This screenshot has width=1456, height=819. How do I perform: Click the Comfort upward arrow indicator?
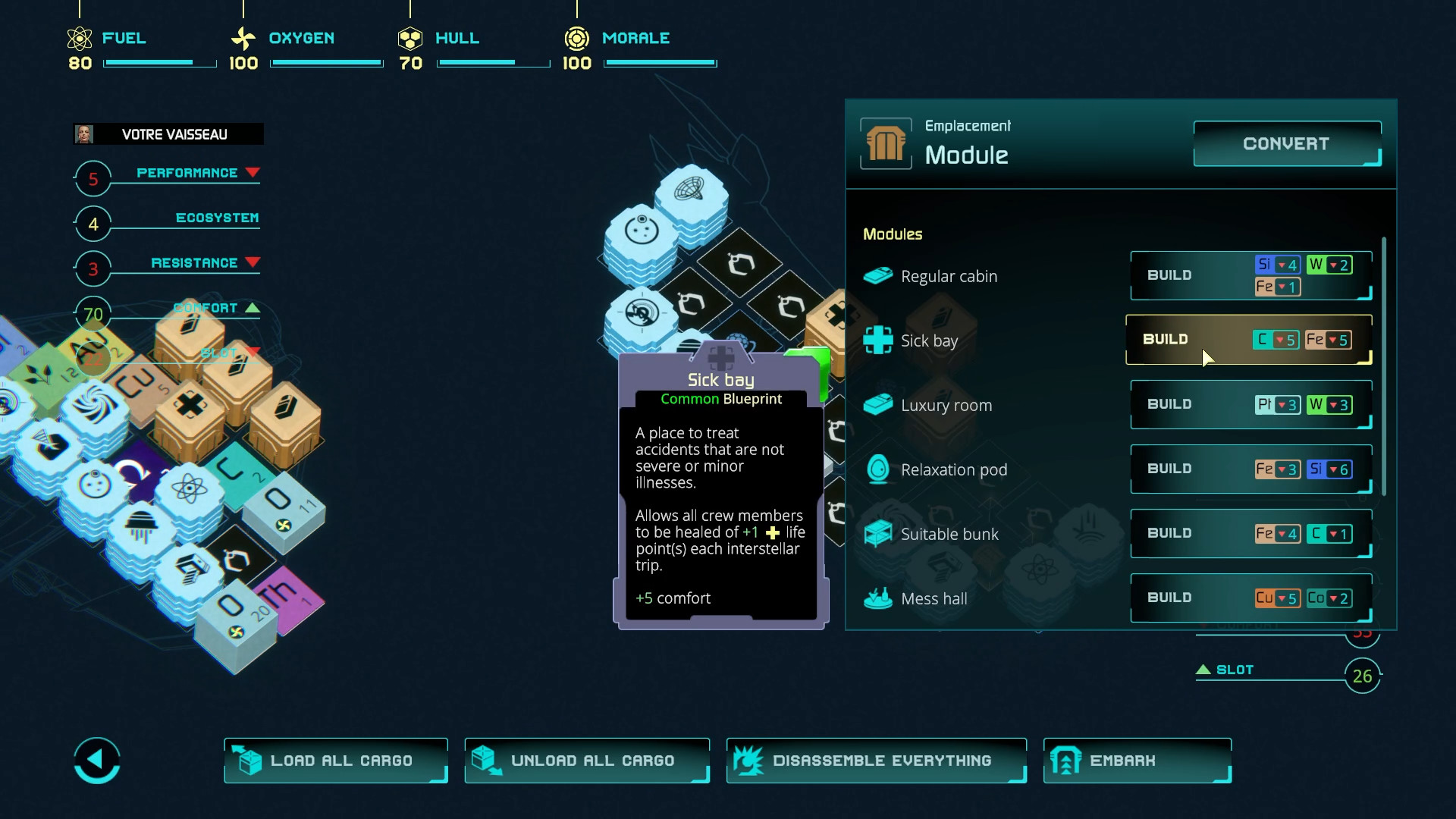pyautogui.click(x=253, y=308)
